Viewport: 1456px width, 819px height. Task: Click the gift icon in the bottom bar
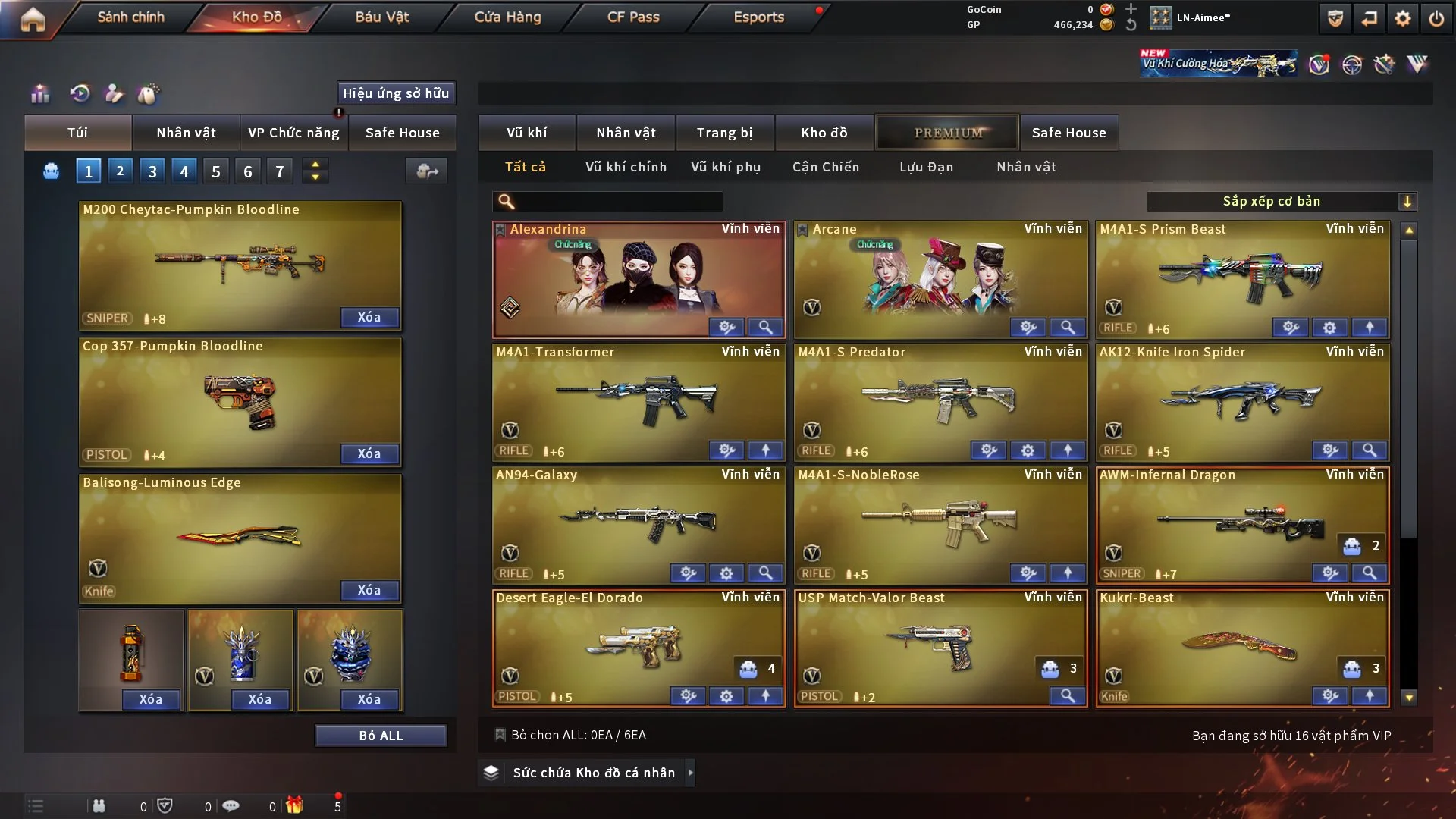(x=296, y=805)
